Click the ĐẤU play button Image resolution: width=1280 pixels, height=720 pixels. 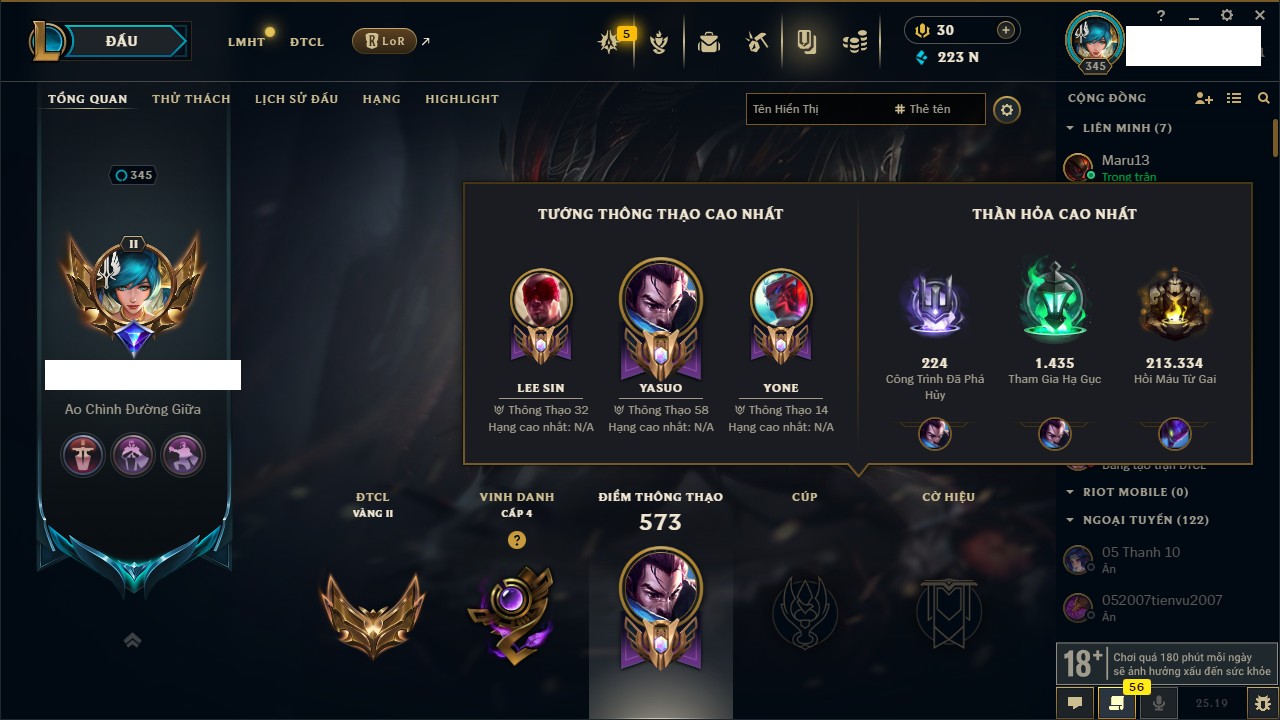pyautogui.click(x=122, y=41)
